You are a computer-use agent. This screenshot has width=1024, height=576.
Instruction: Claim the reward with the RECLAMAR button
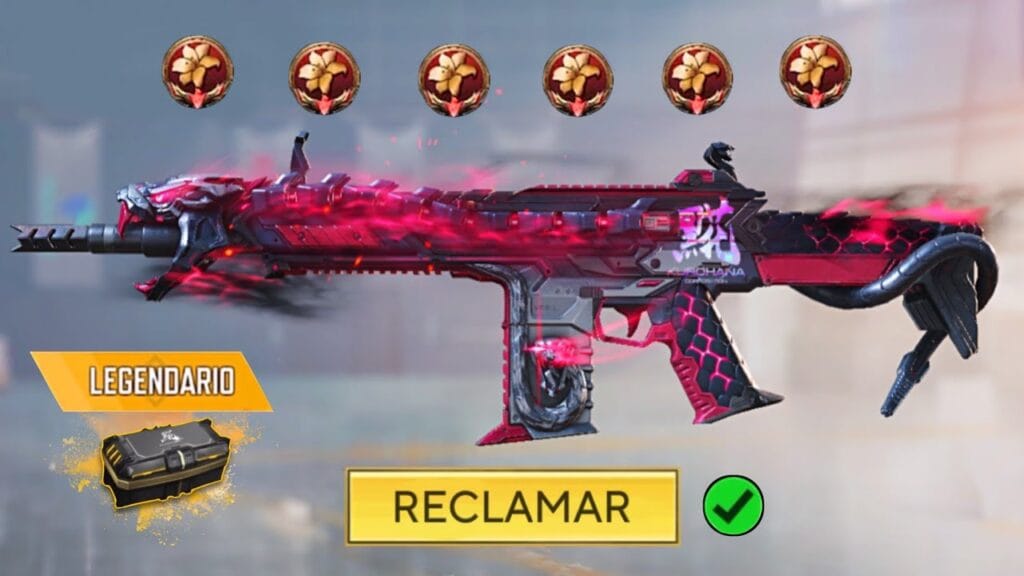click(x=512, y=506)
